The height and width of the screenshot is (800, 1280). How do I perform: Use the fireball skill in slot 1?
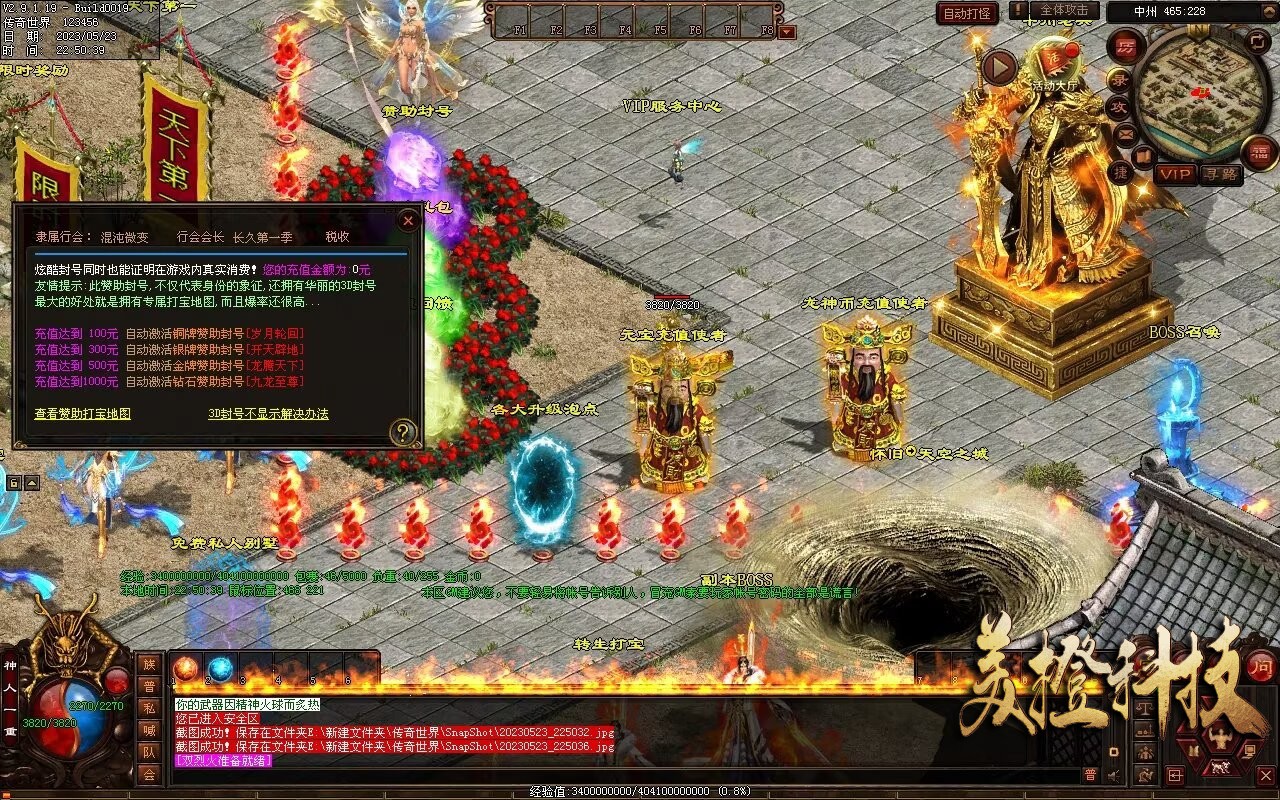tap(186, 668)
